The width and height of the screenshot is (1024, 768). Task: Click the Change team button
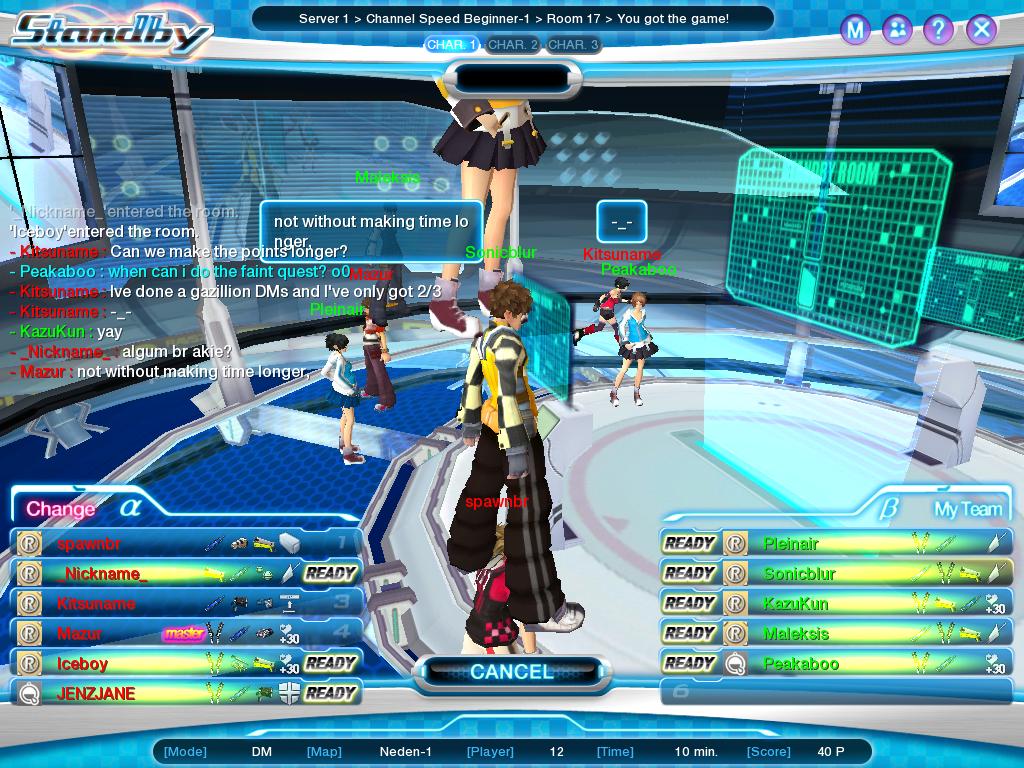click(x=60, y=509)
